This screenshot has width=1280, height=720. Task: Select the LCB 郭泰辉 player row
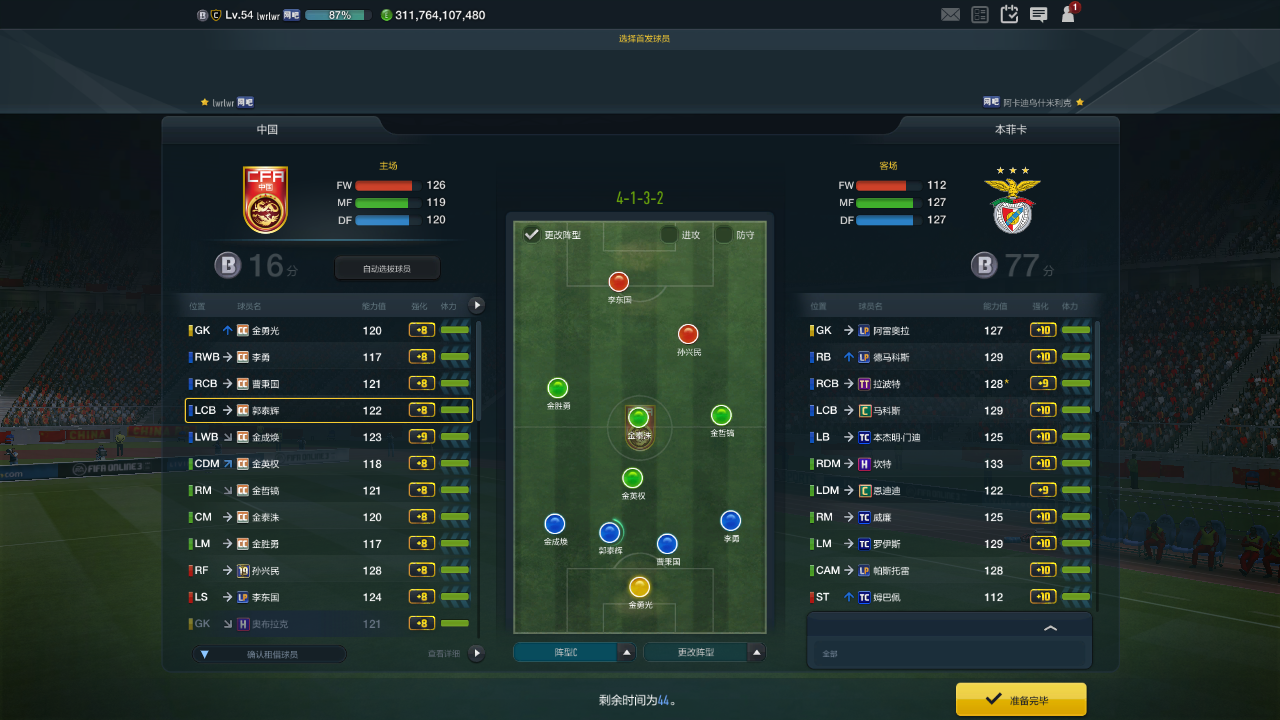click(x=328, y=410)
